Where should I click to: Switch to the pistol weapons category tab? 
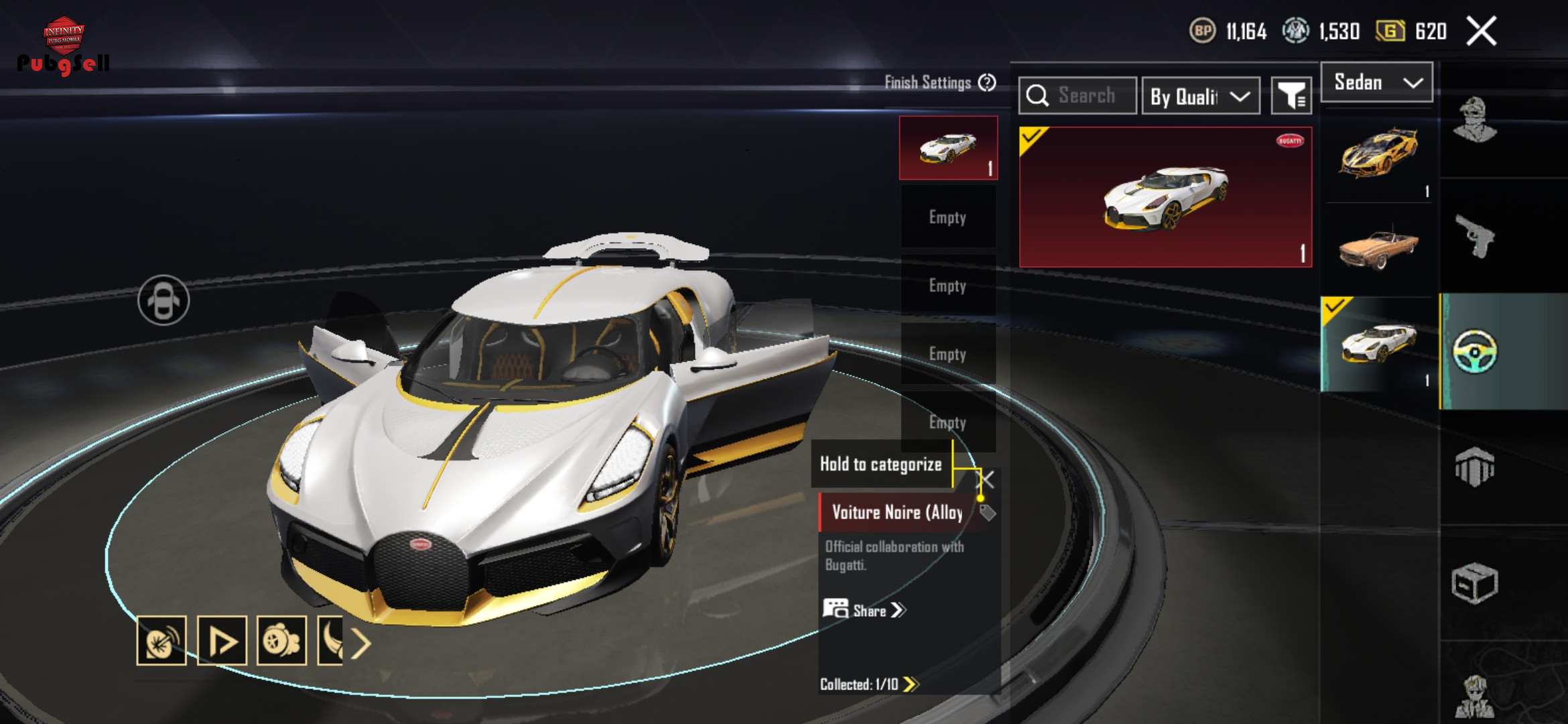[1475, 236]
